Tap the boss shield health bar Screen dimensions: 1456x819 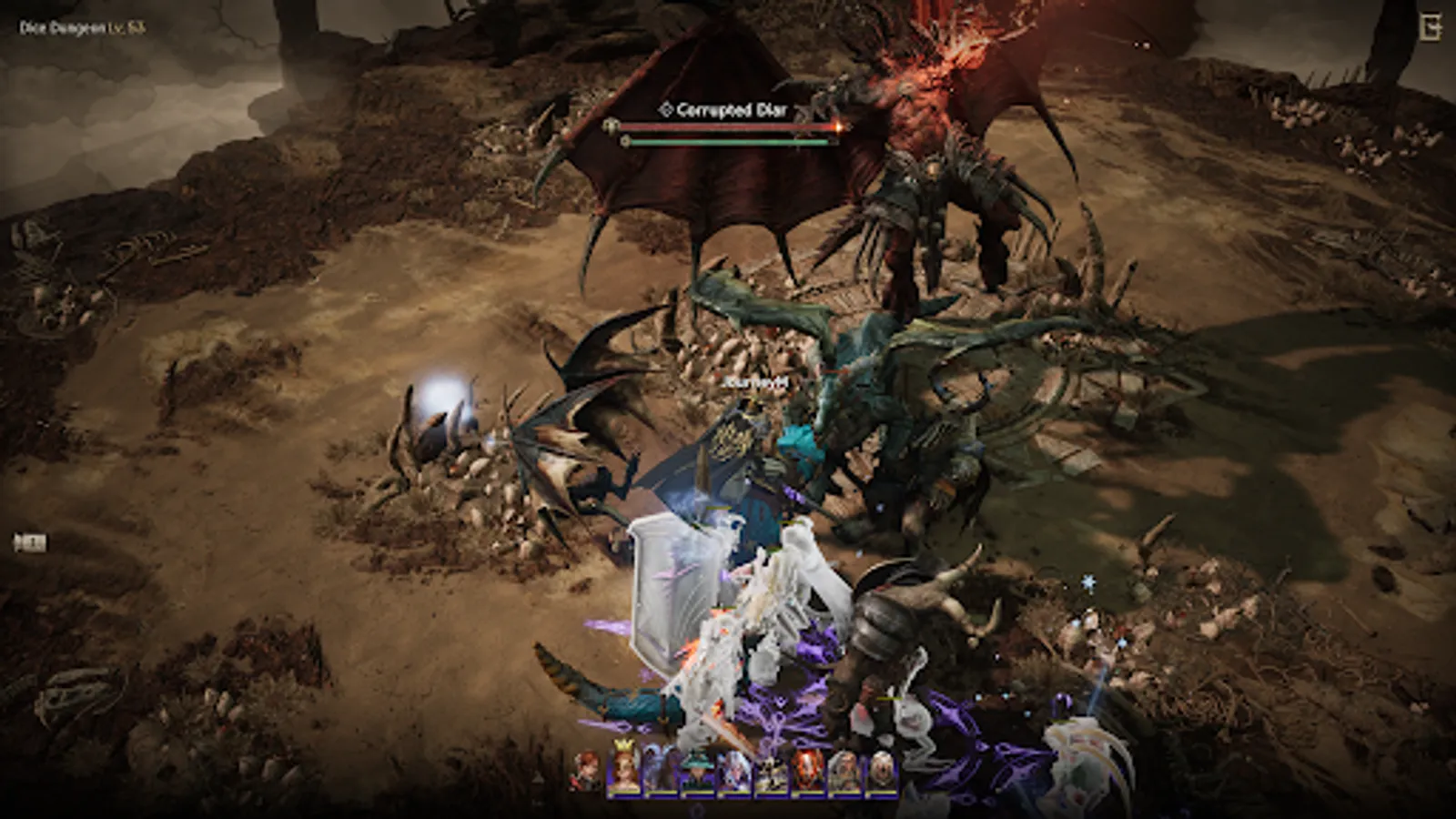(x=728, y=143)
